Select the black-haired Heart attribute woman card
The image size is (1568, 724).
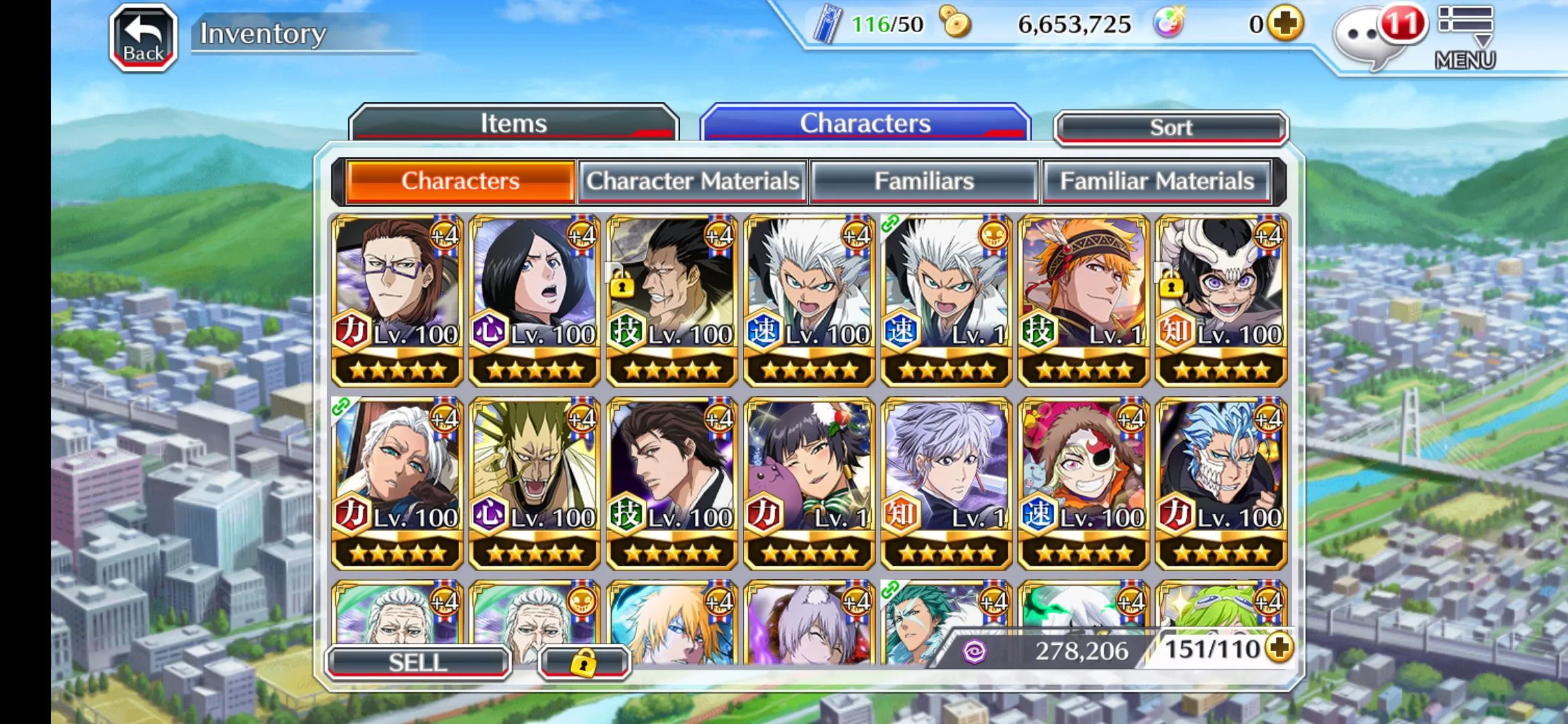(x=535, y=300)
